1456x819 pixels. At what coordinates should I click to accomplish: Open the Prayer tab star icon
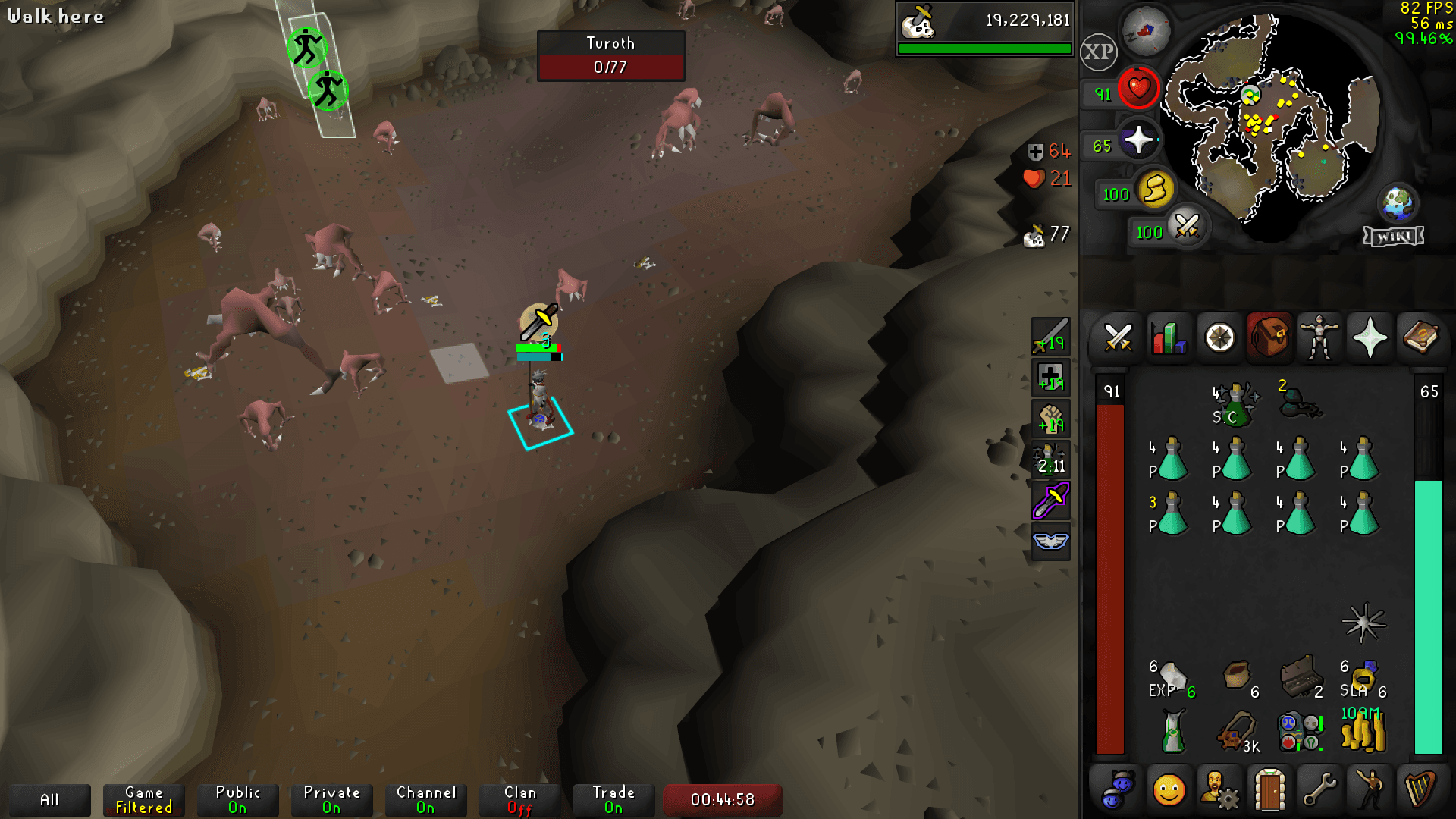pos(1369,339)
